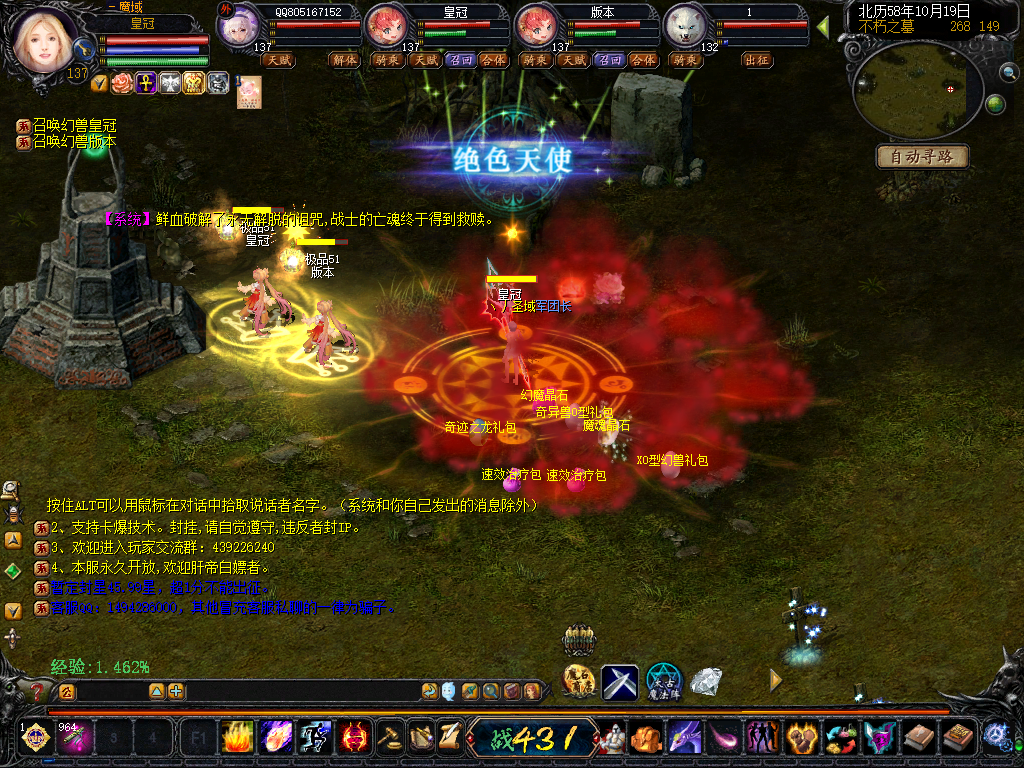Screen dimensions: 1024x768
Task: Activate the crossed swords icon
Action: point(620,682)
